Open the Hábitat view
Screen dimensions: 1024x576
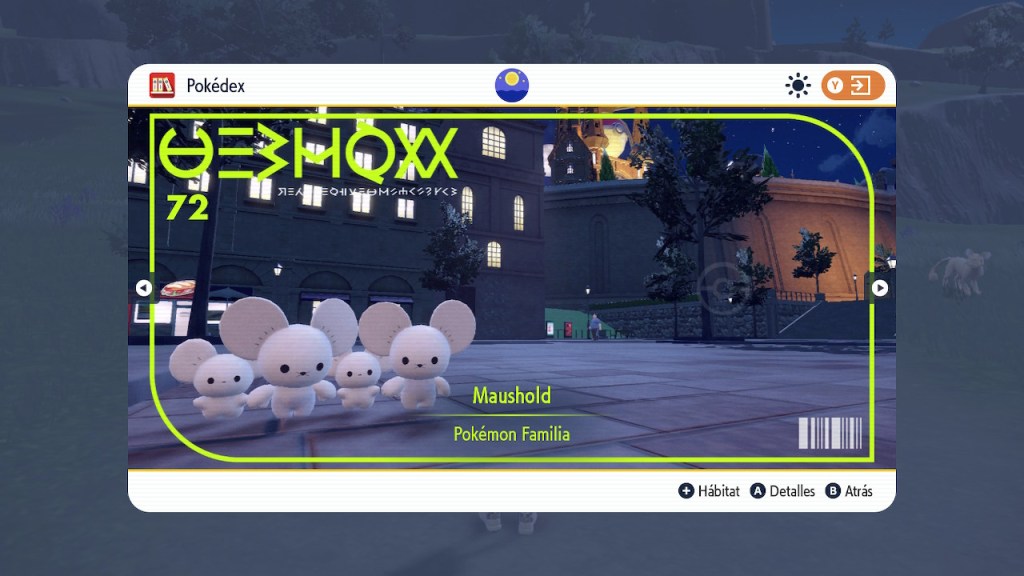click(x=709, y=491)
